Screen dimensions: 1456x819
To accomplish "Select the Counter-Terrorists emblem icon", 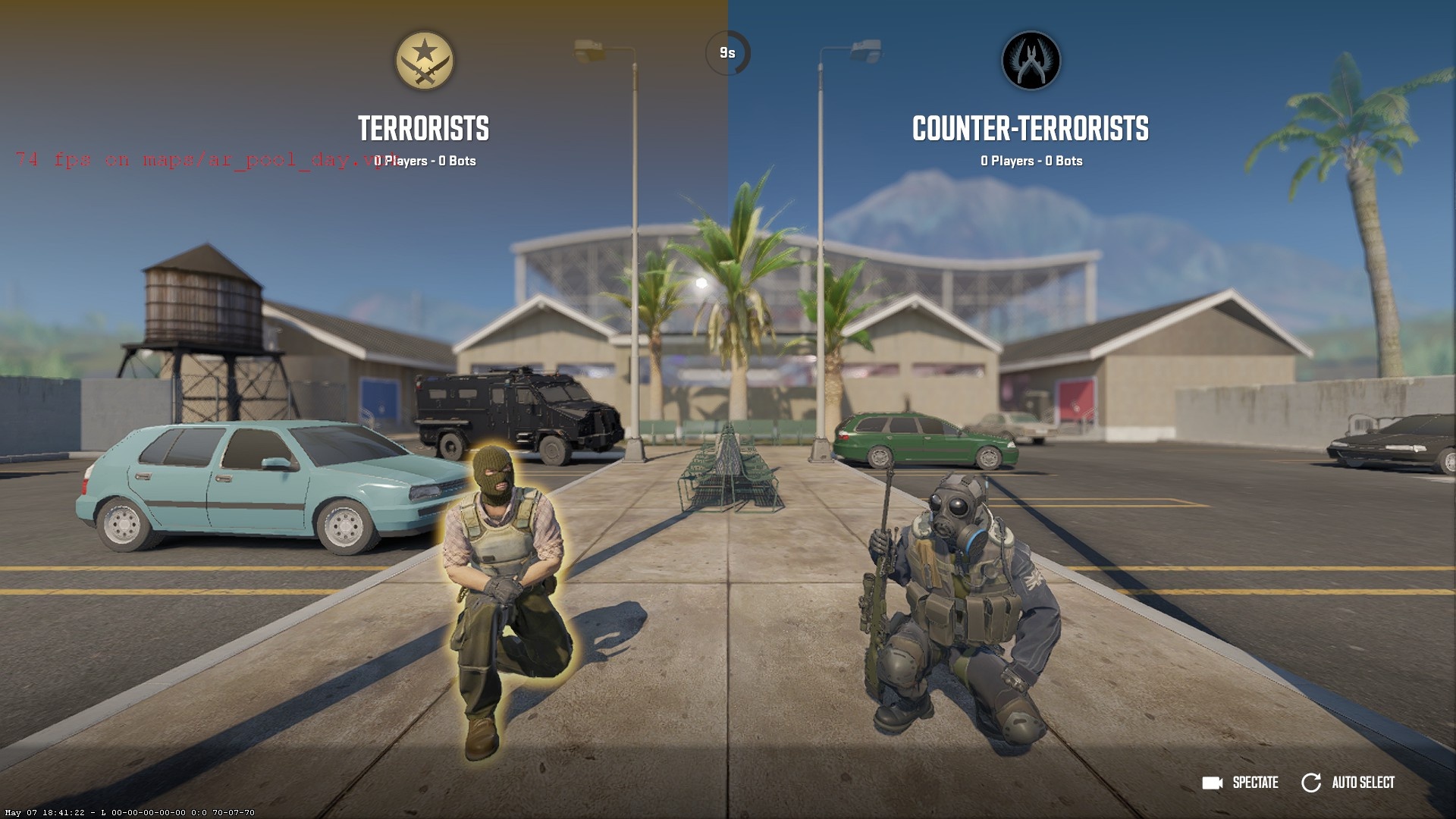I will click(1031, 61).
